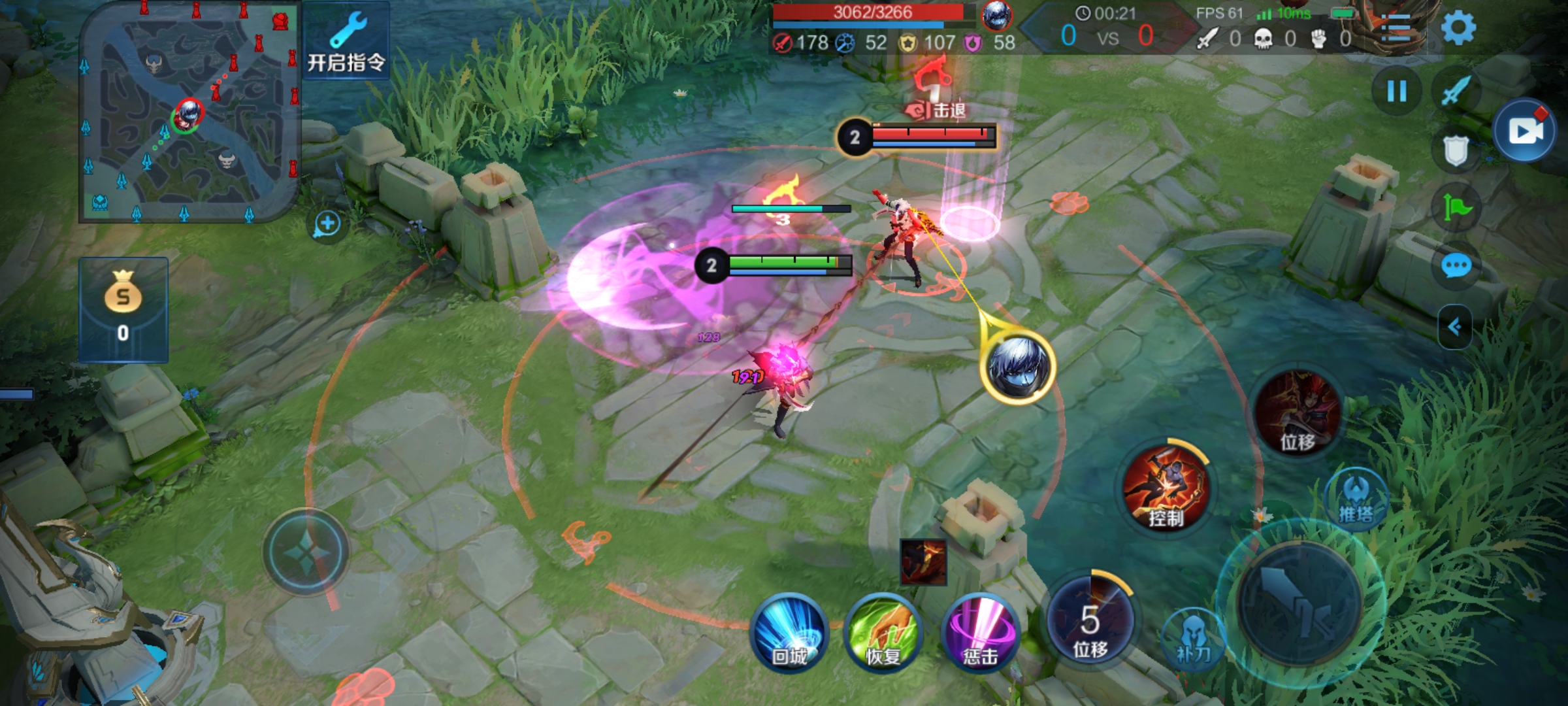
Task: Open the settings gear menu
Action: tap(1458, 28)
